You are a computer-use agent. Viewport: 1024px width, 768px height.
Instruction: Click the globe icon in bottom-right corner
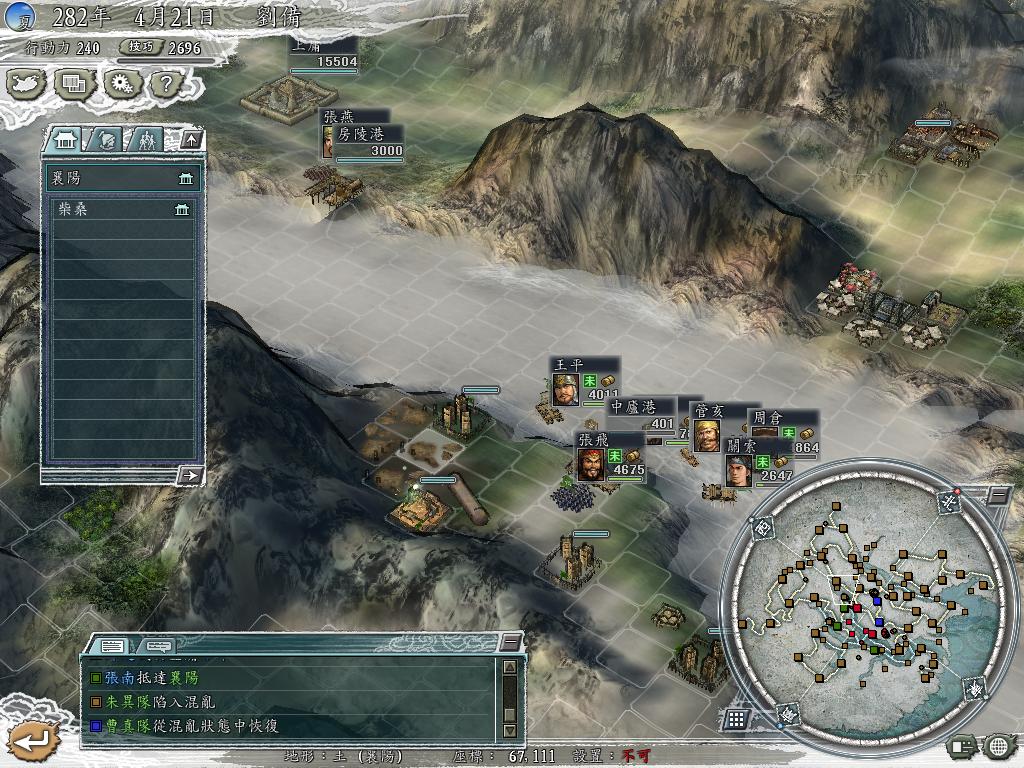997,745
